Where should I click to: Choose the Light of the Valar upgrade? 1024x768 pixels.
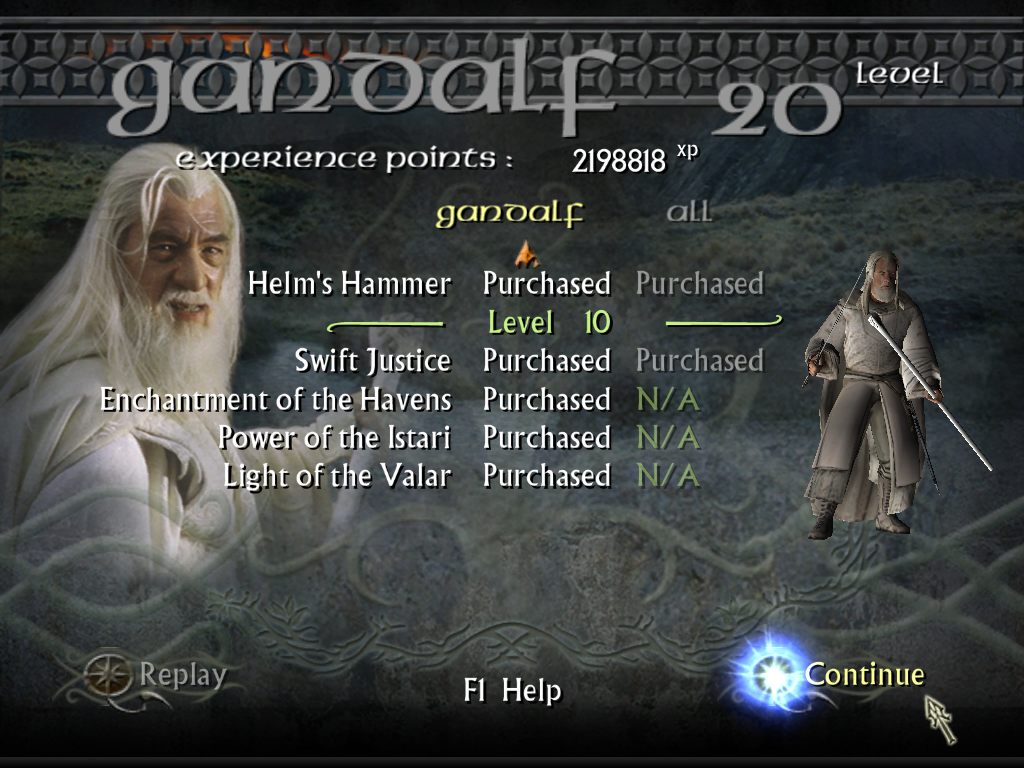coord(337,476)
